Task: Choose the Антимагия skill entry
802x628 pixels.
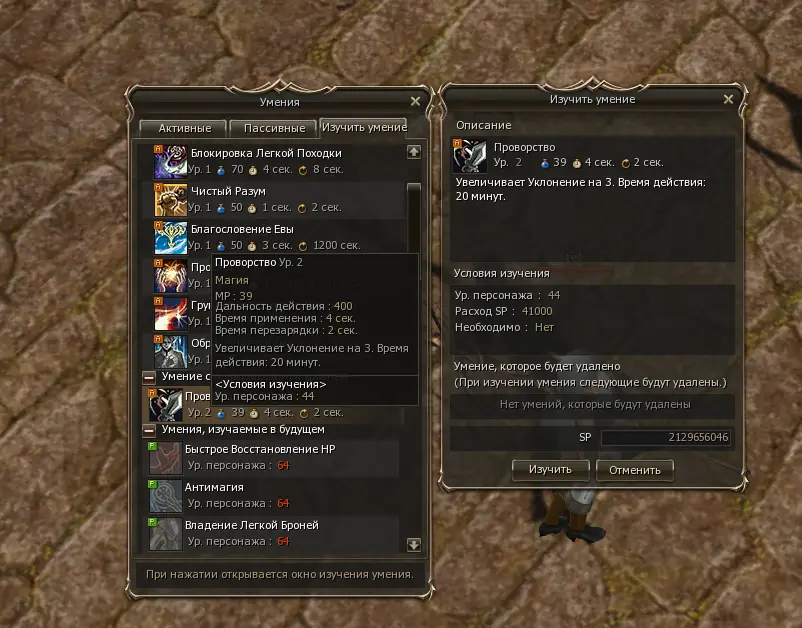Action: point(214,487)
